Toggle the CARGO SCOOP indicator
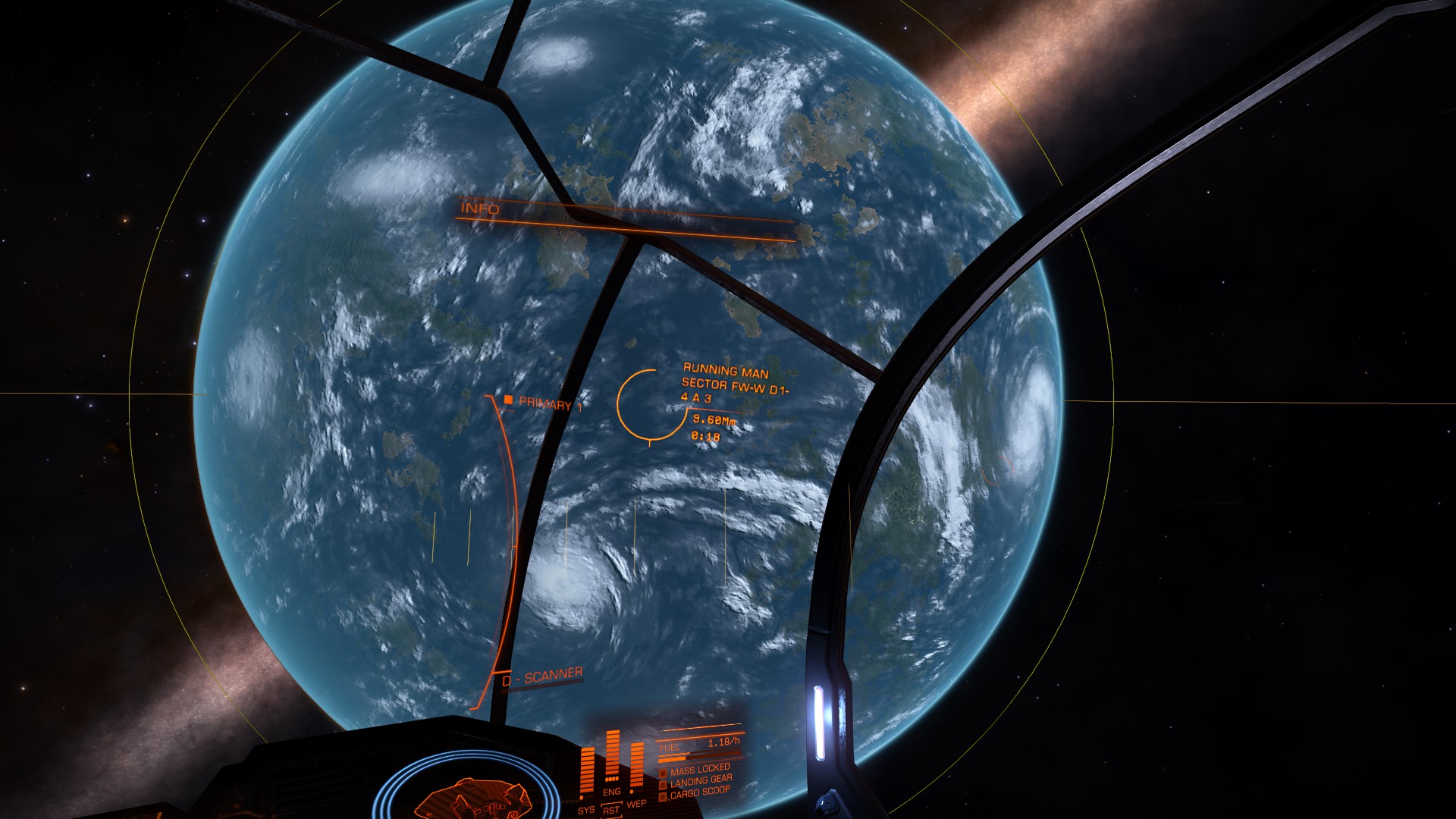Viewport: 1456px width, 819px height. point(699,792)
